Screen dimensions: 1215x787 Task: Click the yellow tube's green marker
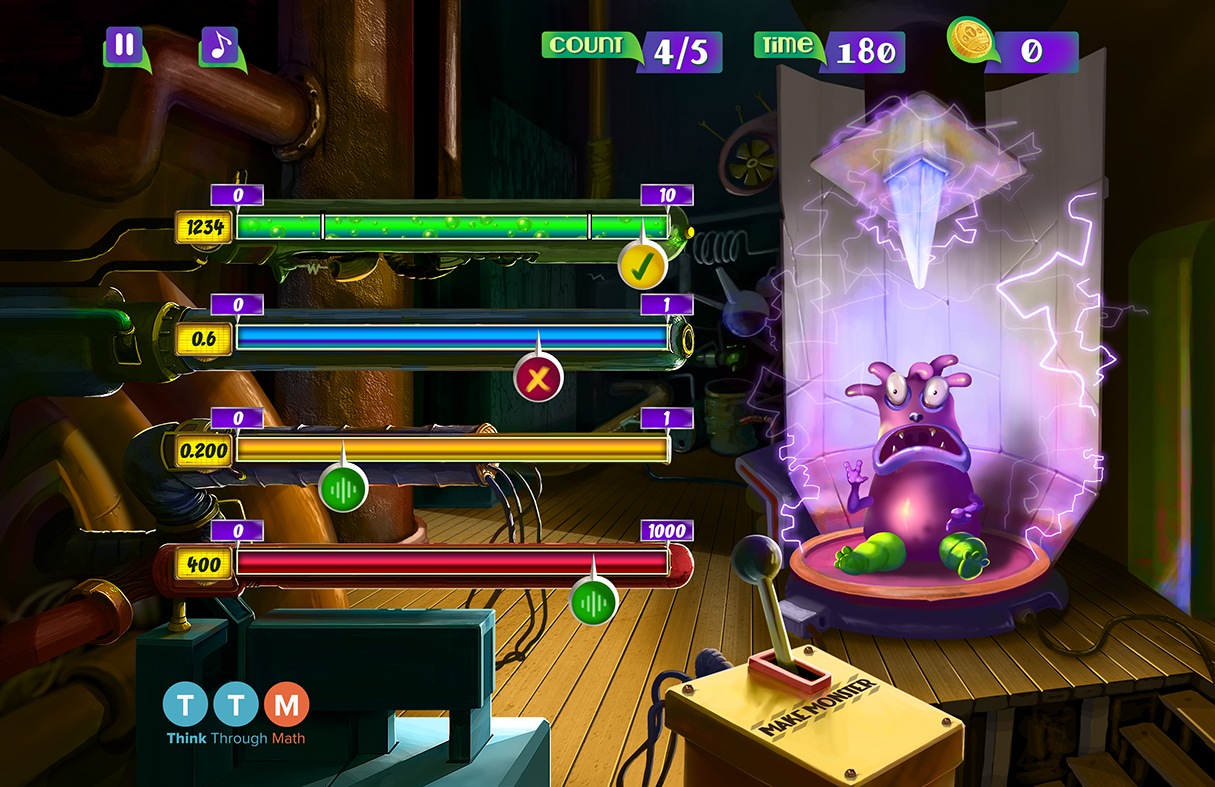pyautogui.click(x=343, y=489)
